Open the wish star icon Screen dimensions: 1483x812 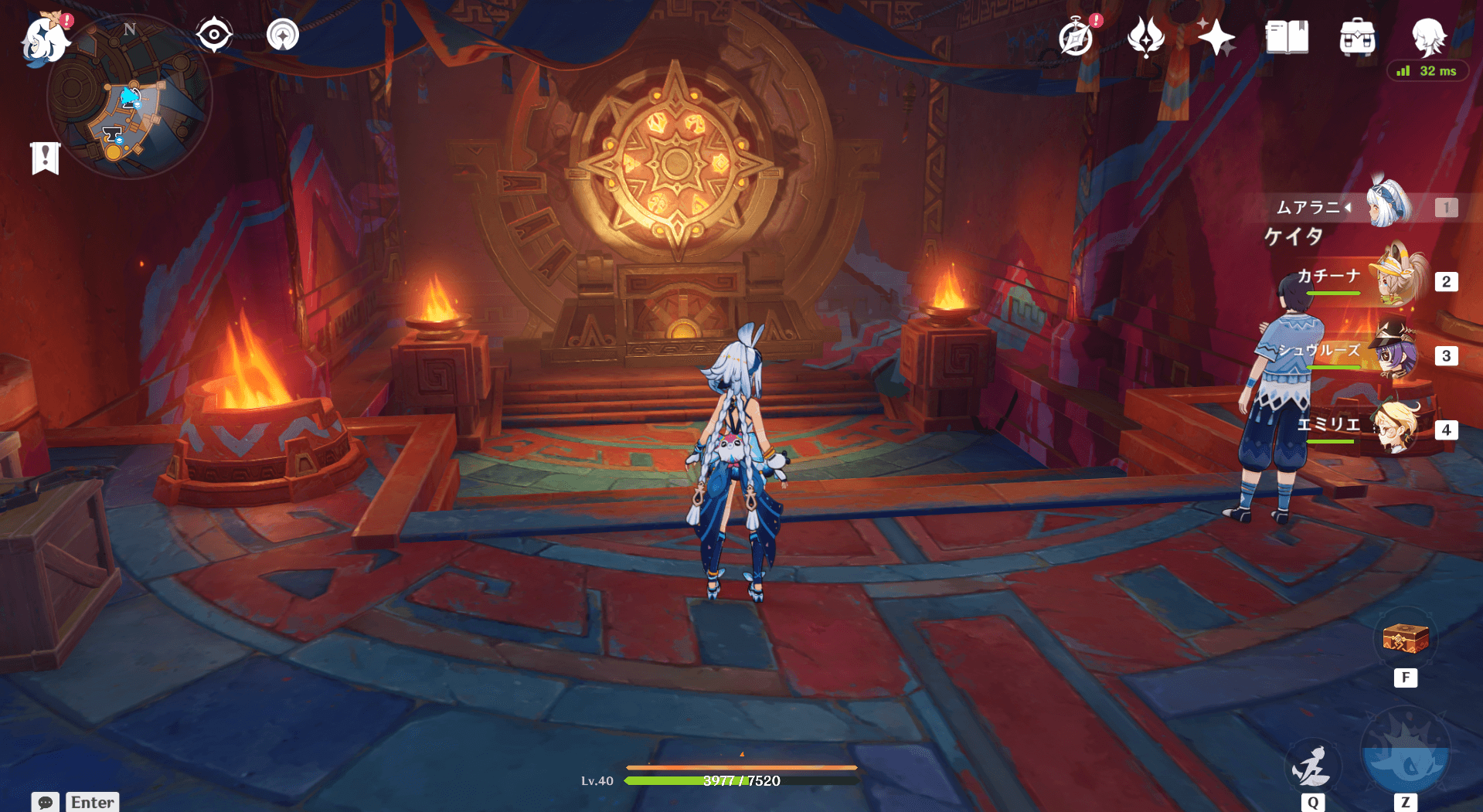[x=1216, y=37]
